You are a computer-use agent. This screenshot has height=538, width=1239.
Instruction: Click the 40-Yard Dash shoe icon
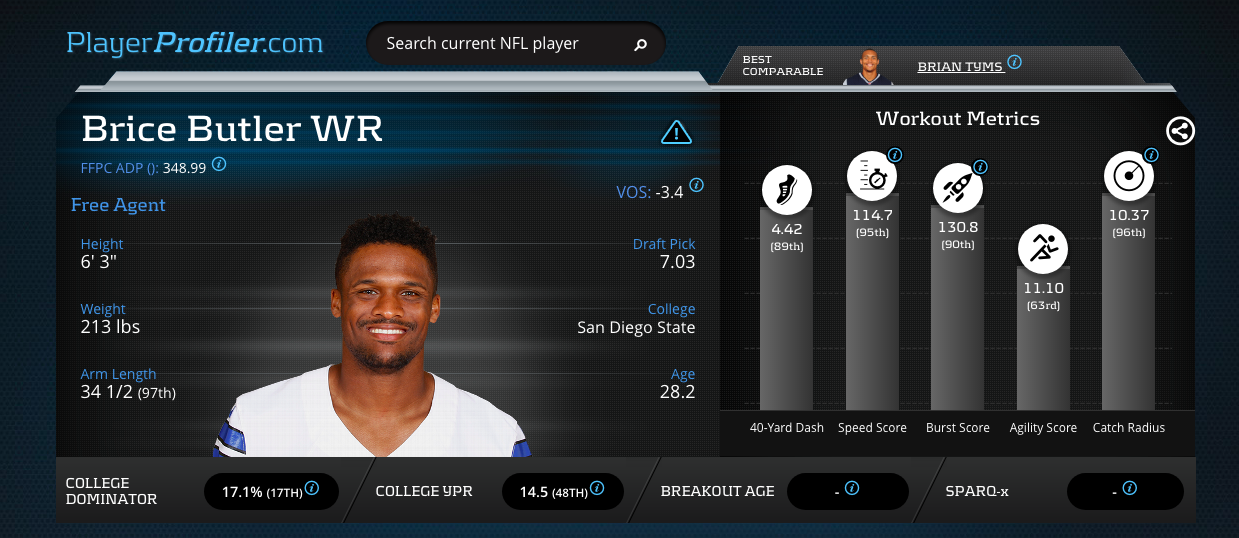pos(786,187)
